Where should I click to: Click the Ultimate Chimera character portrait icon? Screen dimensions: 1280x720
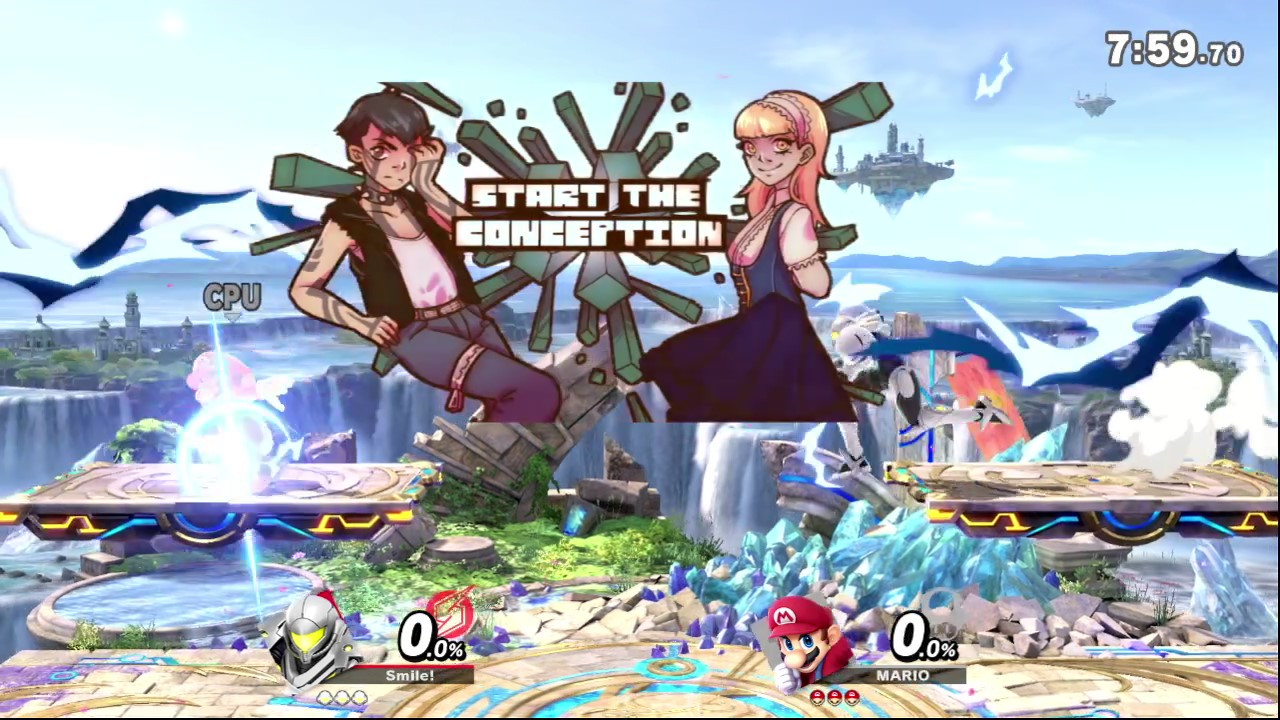pos(310,640)
